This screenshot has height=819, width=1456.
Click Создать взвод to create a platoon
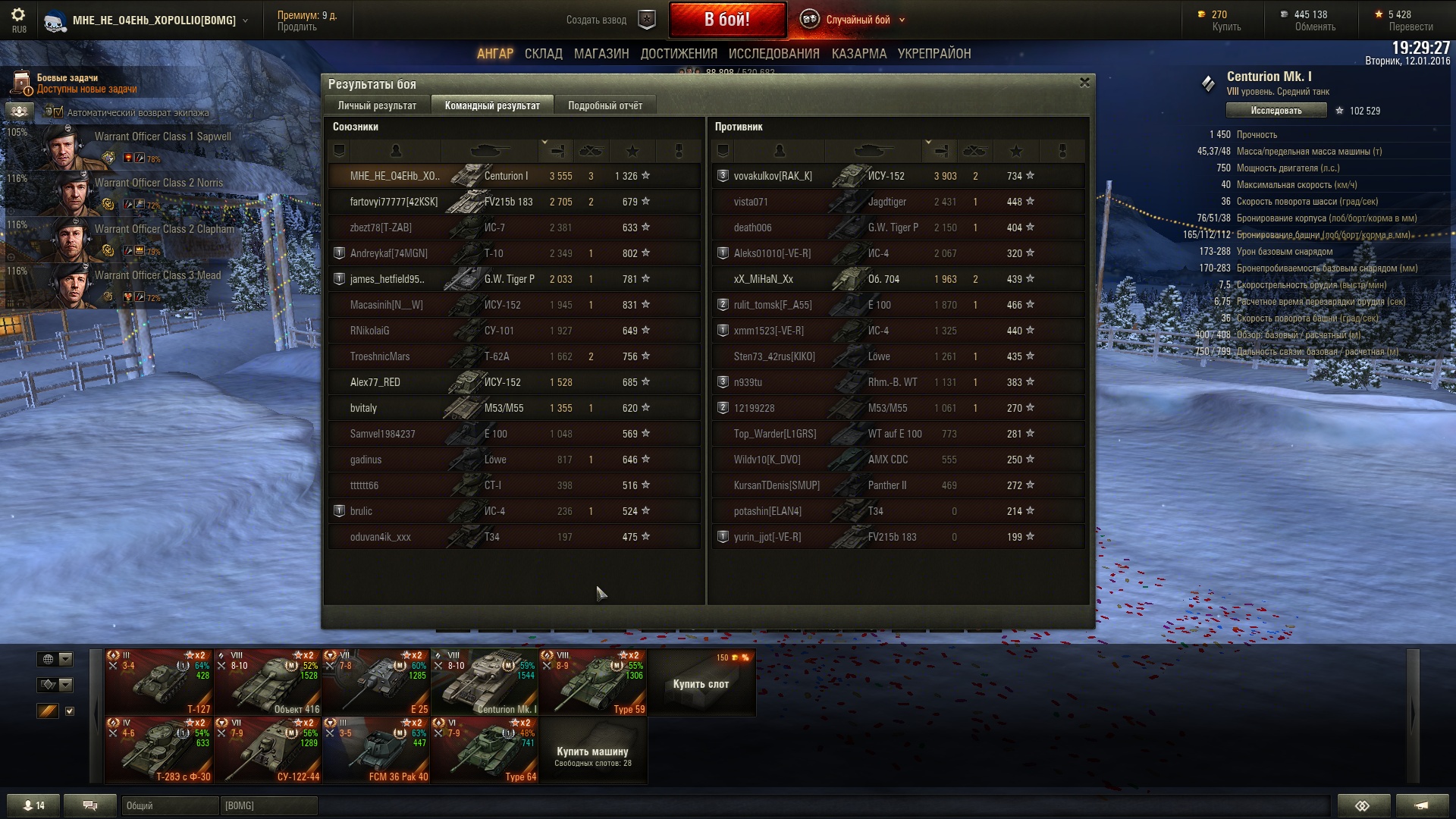(596, 20)
